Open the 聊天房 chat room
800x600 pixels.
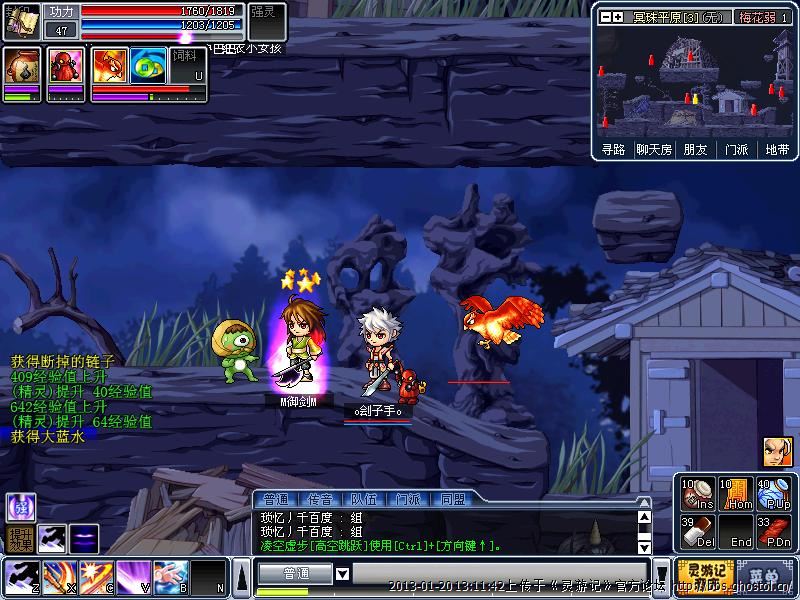pyautogui.click(x=654, y=150)
